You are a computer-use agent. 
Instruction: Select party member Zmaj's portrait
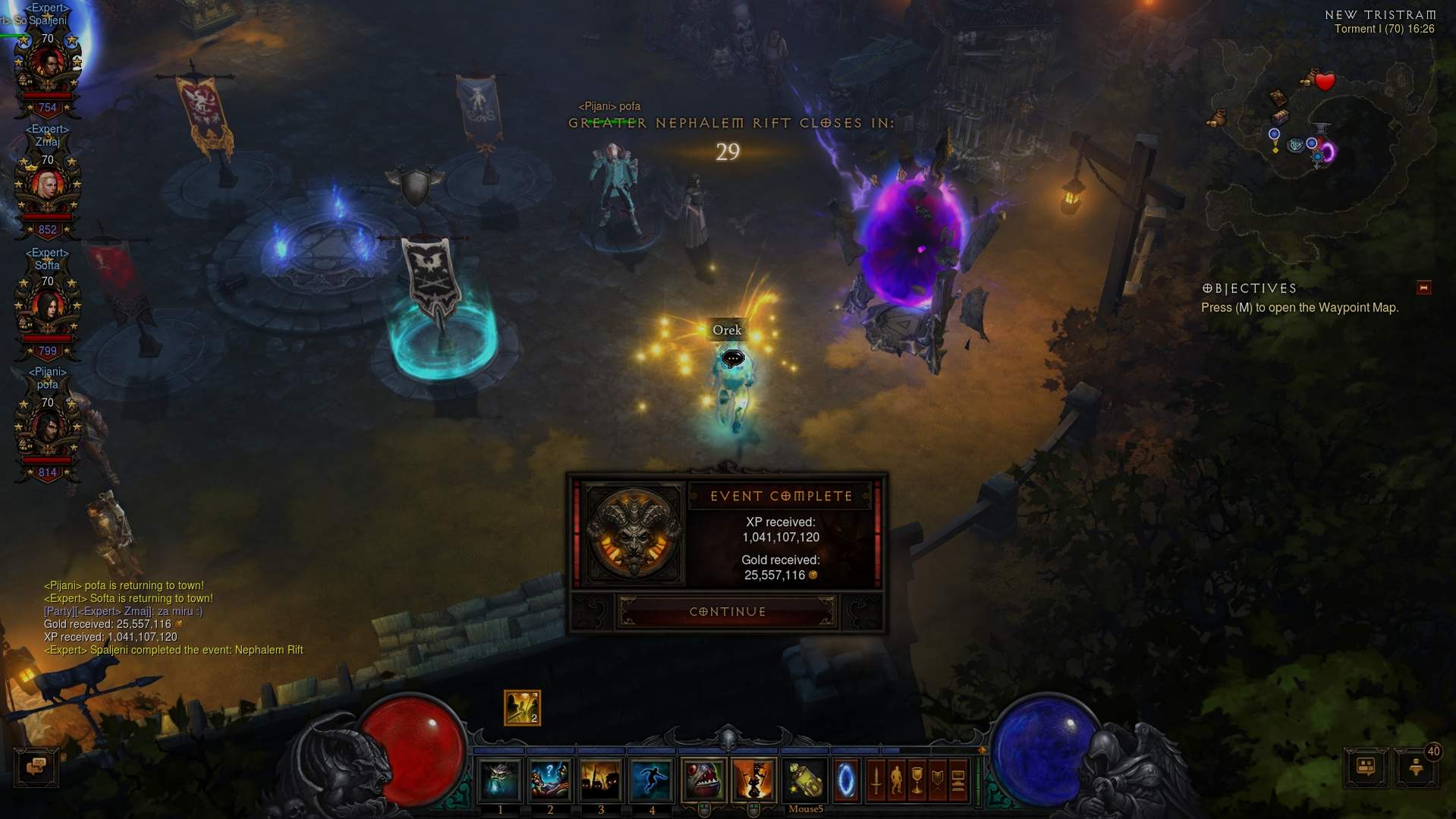point(47,187)
